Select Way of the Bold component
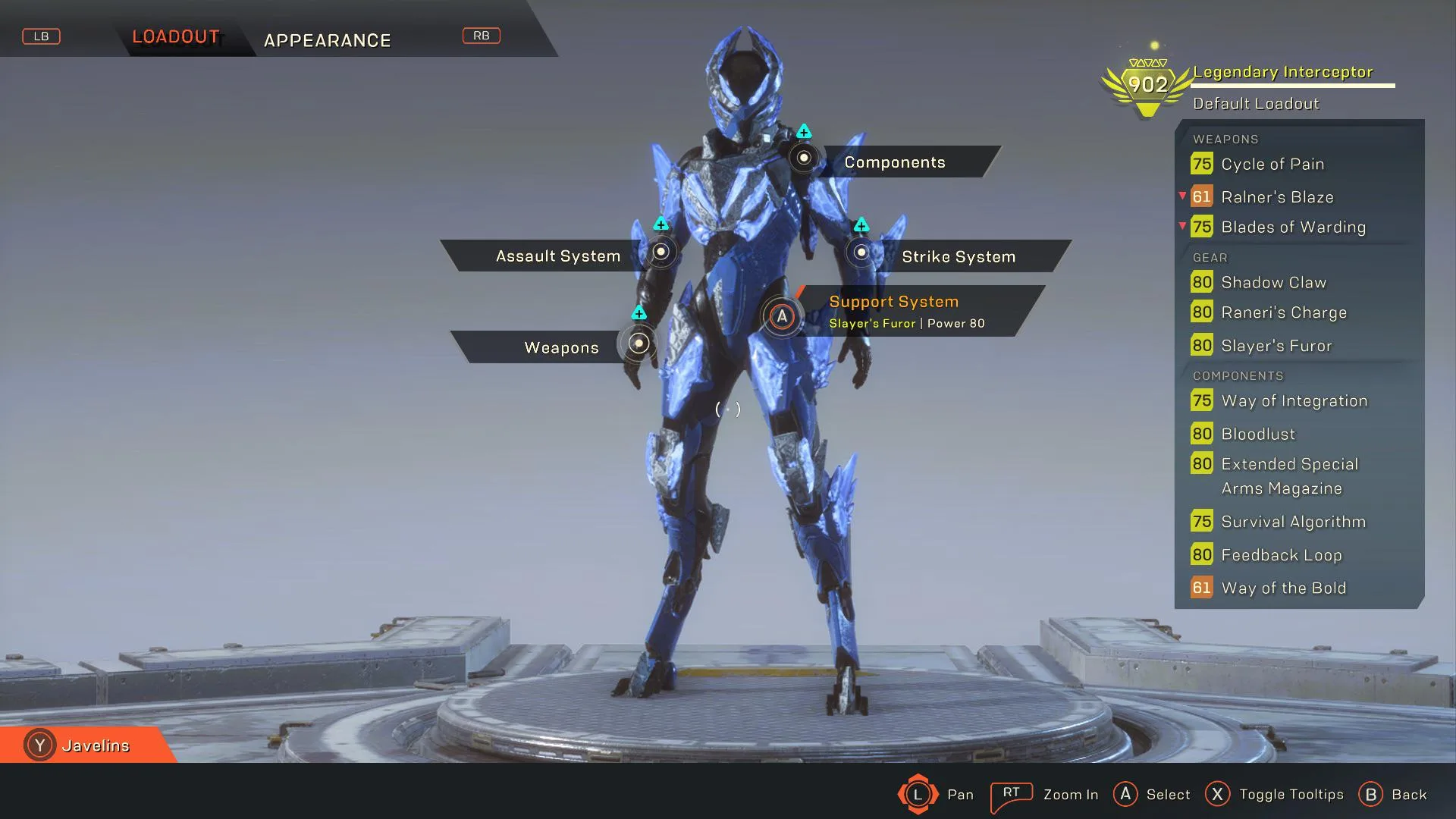 [x=1283, y=588]
